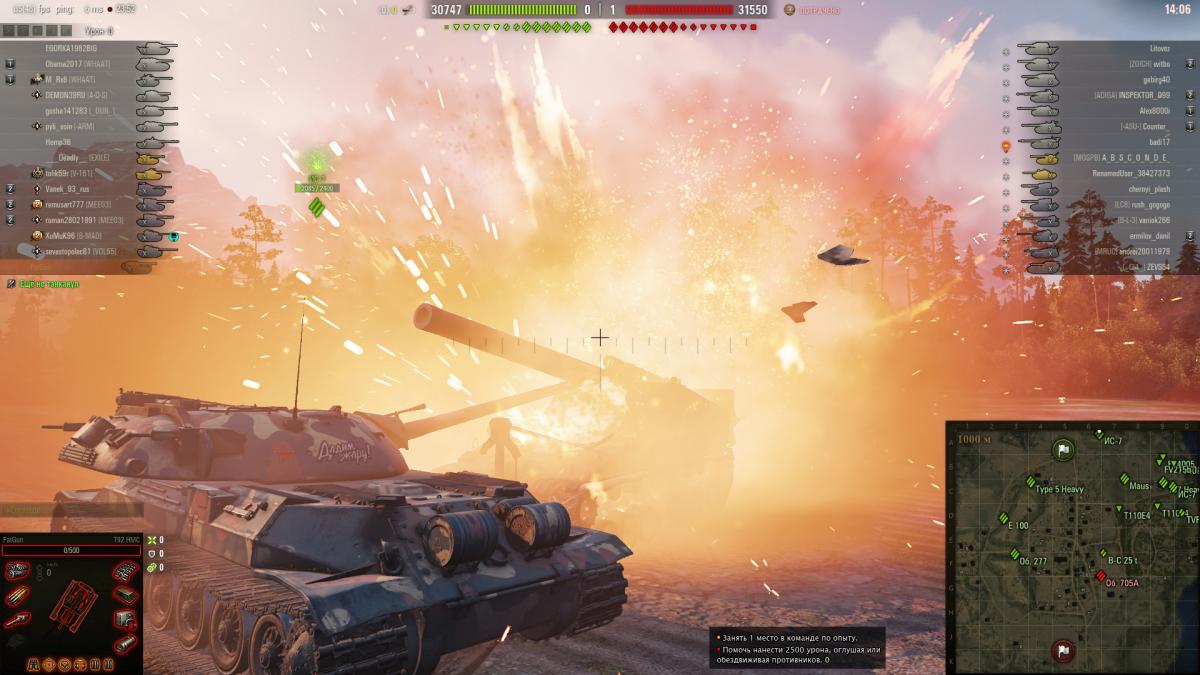Click the Type 5 Heavy marker on minimap
This screenshot has height=675, width=1200.
pos(1030,481)
